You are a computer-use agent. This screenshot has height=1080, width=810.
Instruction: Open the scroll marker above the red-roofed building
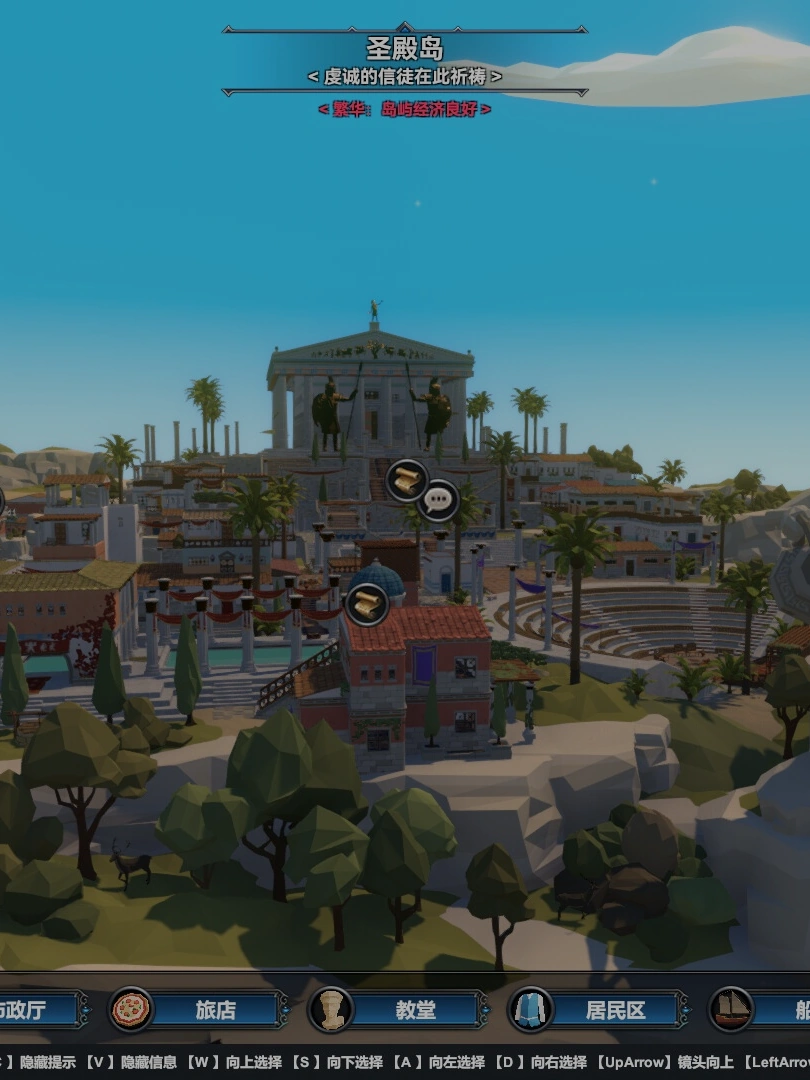[366, 604]
